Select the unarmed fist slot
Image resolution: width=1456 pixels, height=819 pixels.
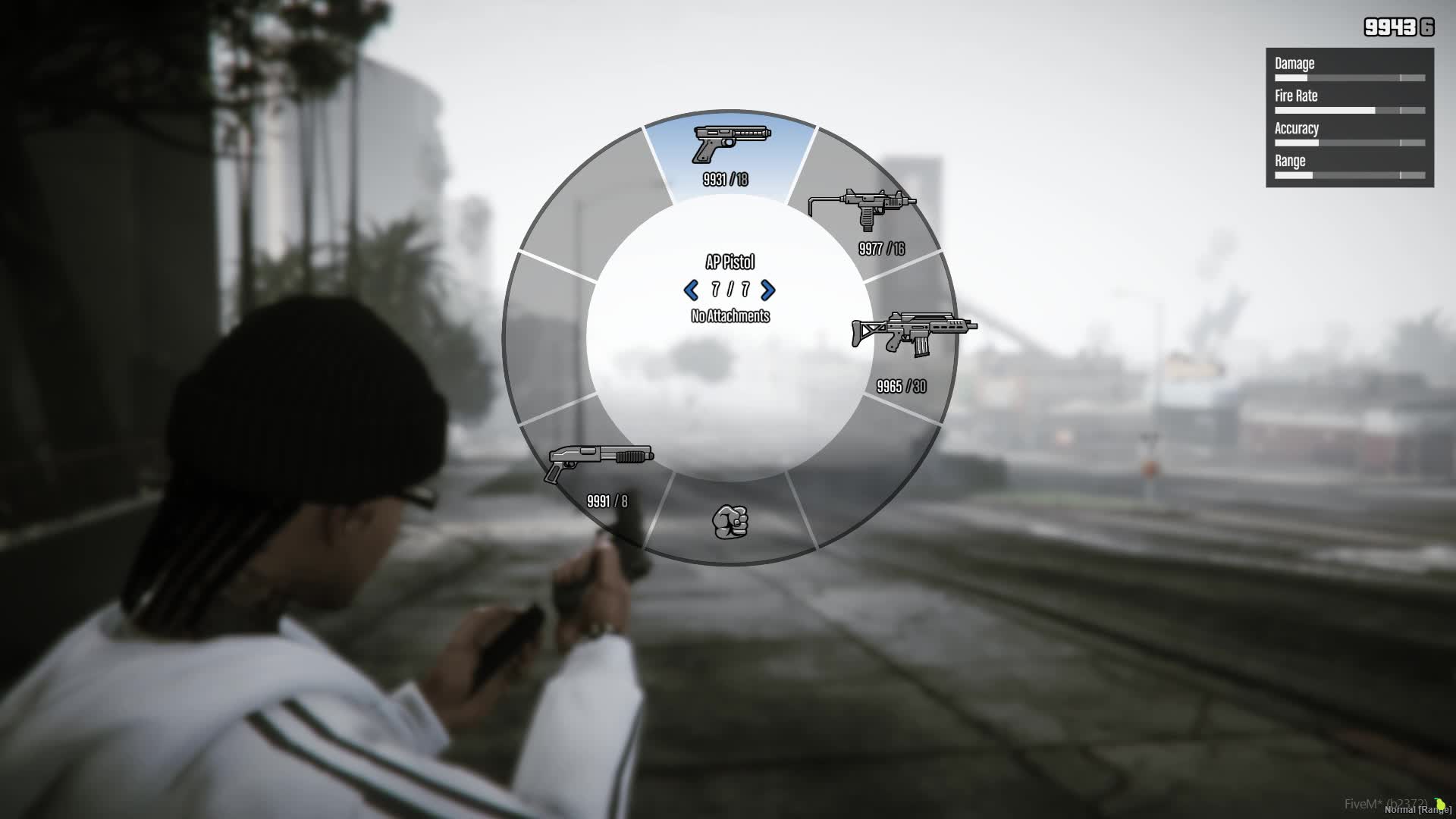[730, 522]
